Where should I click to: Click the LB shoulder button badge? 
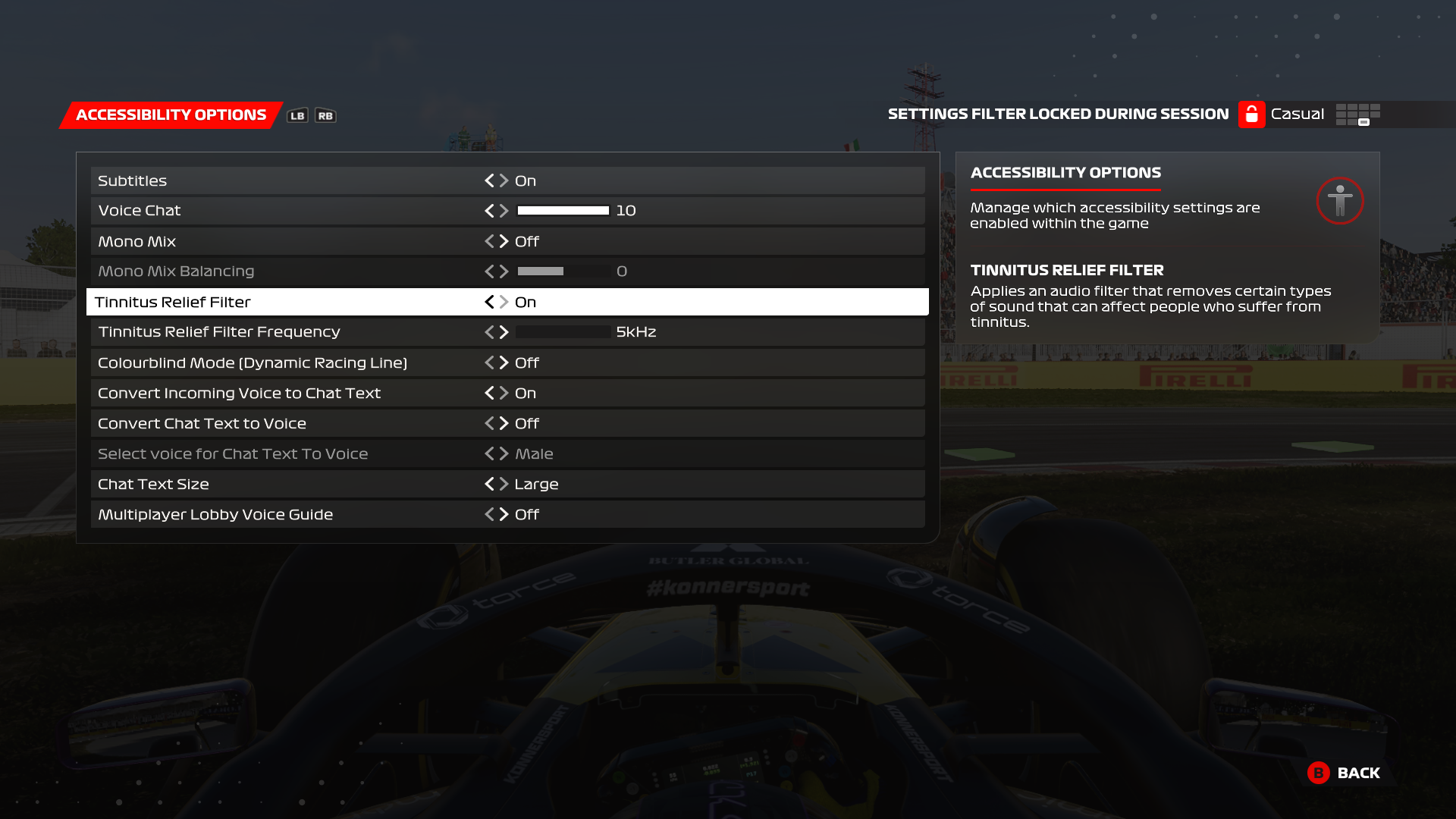tap(297, 115)
